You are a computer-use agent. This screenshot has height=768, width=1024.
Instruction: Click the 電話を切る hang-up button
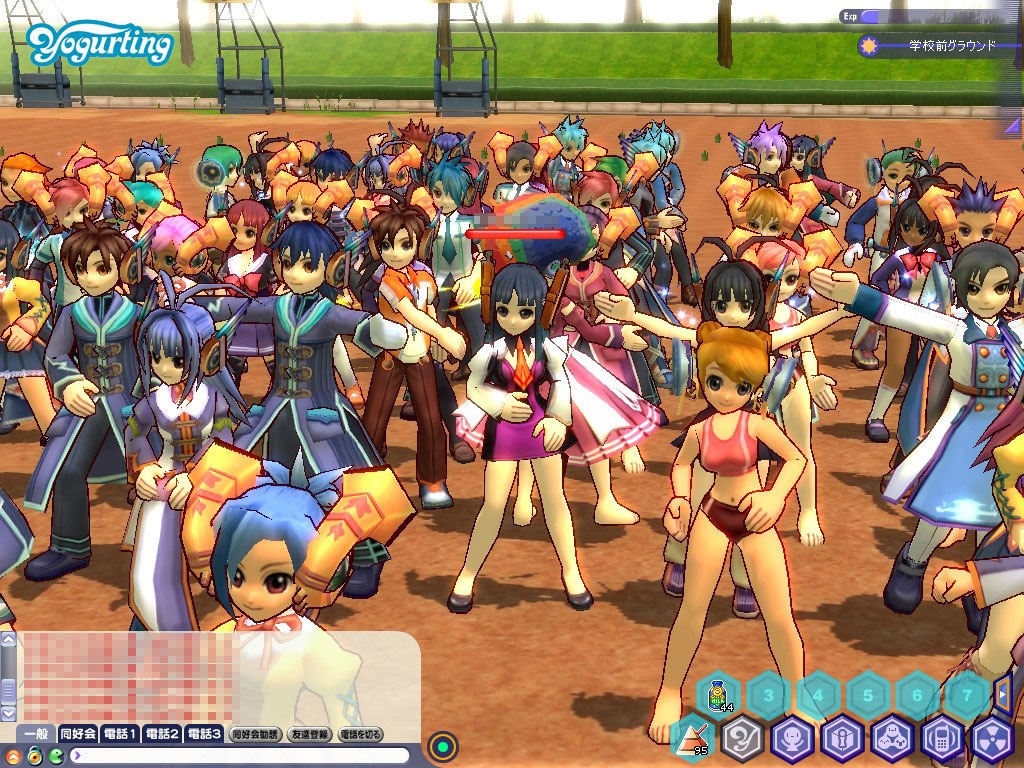coord(361,734)
